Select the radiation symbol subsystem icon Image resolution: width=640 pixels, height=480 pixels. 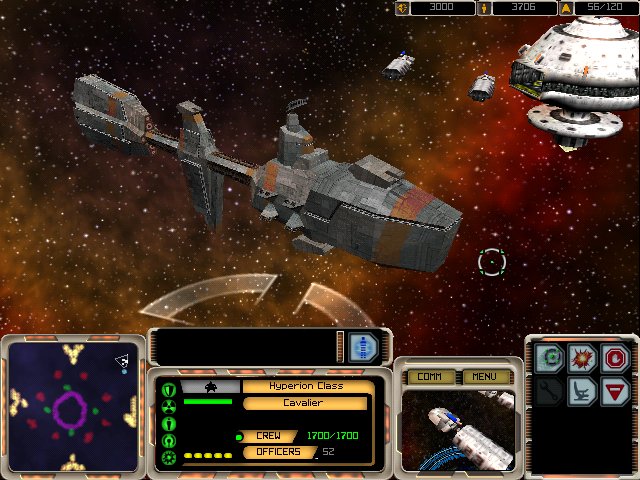169,407
